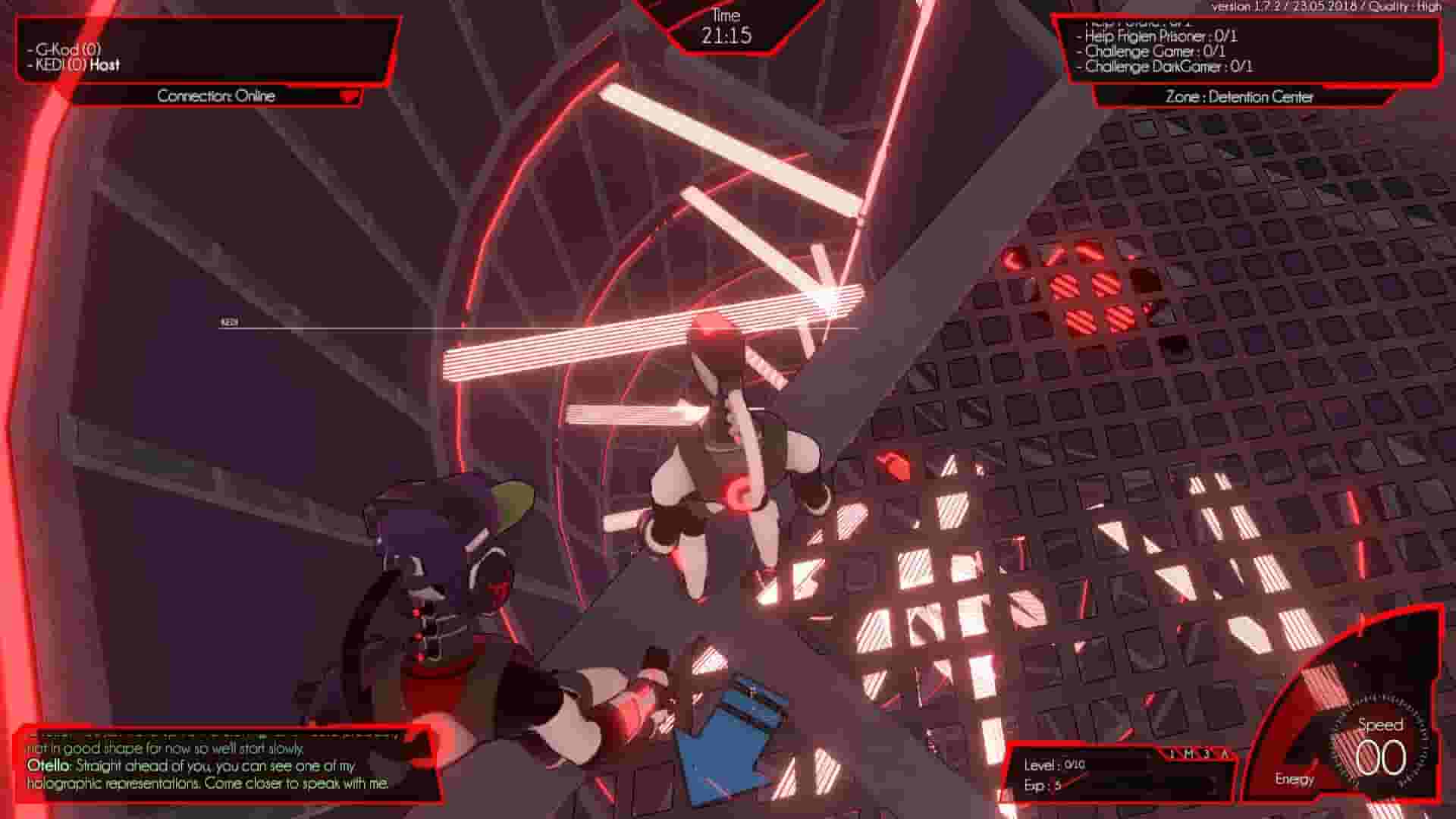The width and height of the screenshot is (1456, 819).
Task: Click the red triangle on the Connection bar
Action: pyautogui.click(x=348, y=96)
